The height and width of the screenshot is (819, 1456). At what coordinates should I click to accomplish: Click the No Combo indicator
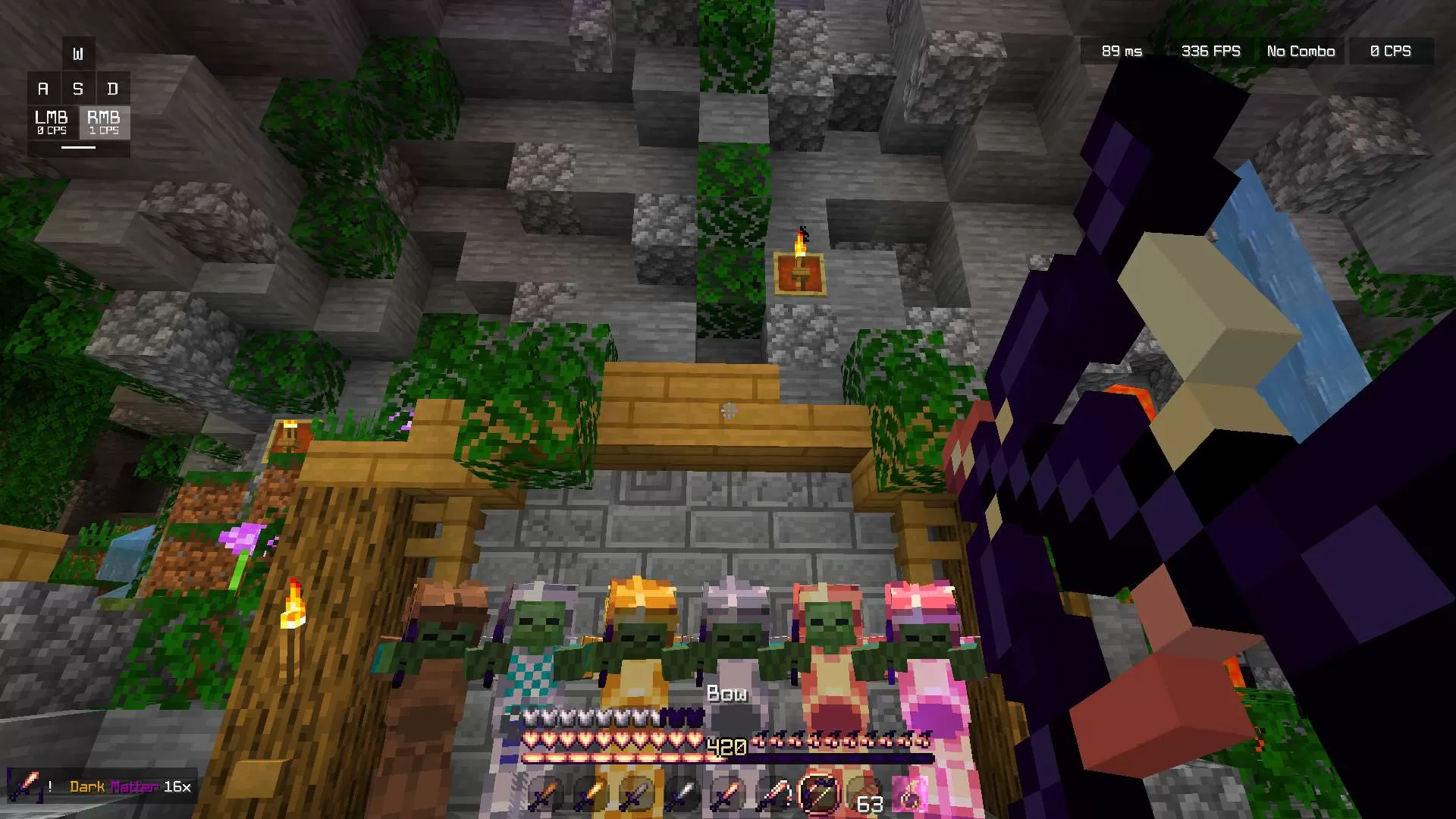[1300, 51]
